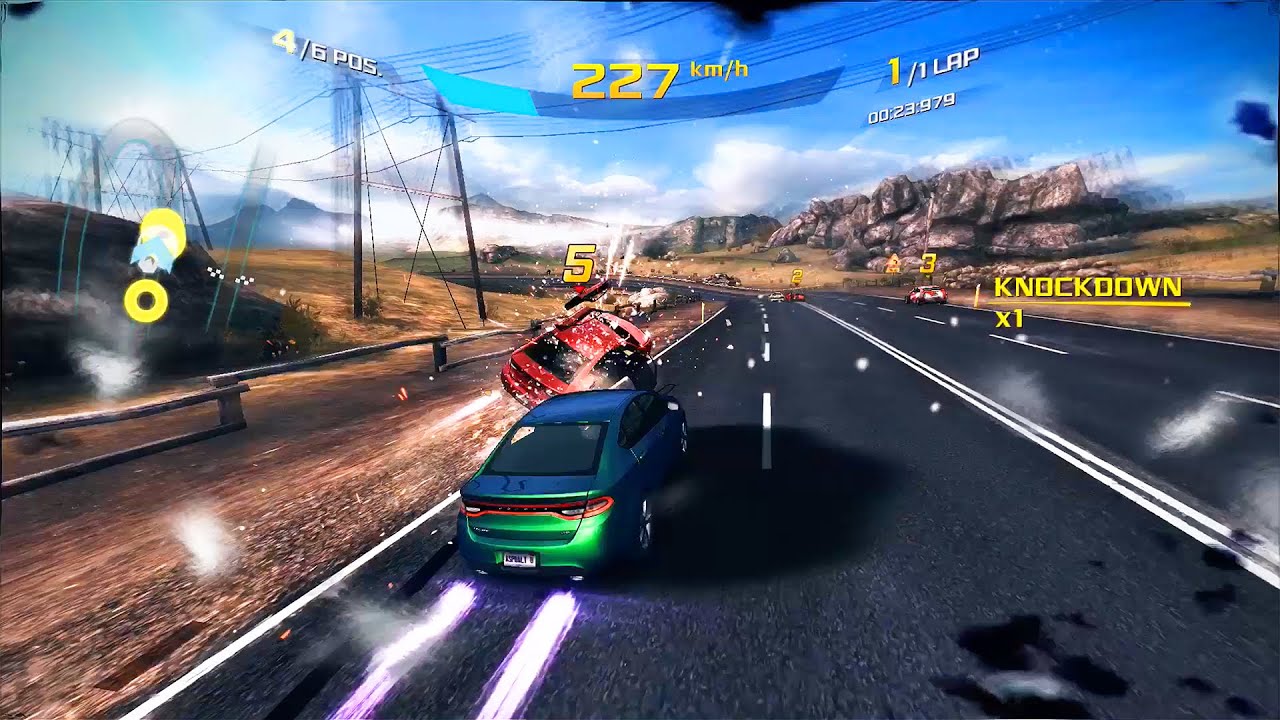Click the yellow marker post near the knockdown text

978,296
